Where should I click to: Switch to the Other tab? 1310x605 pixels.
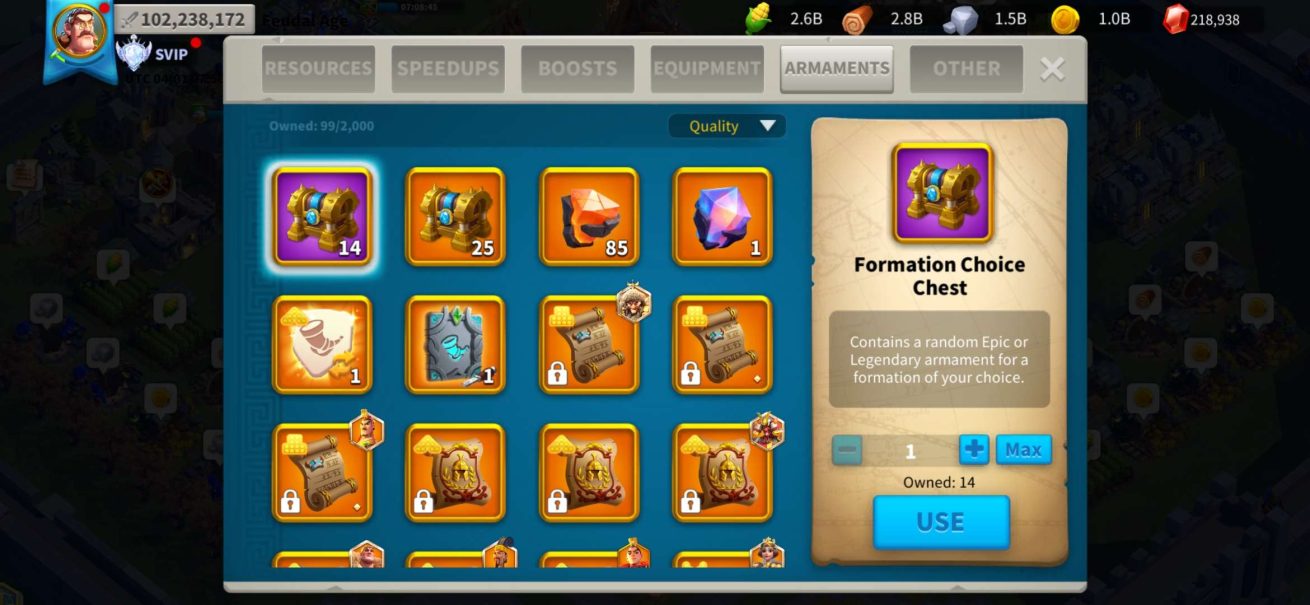pos(966,69)
